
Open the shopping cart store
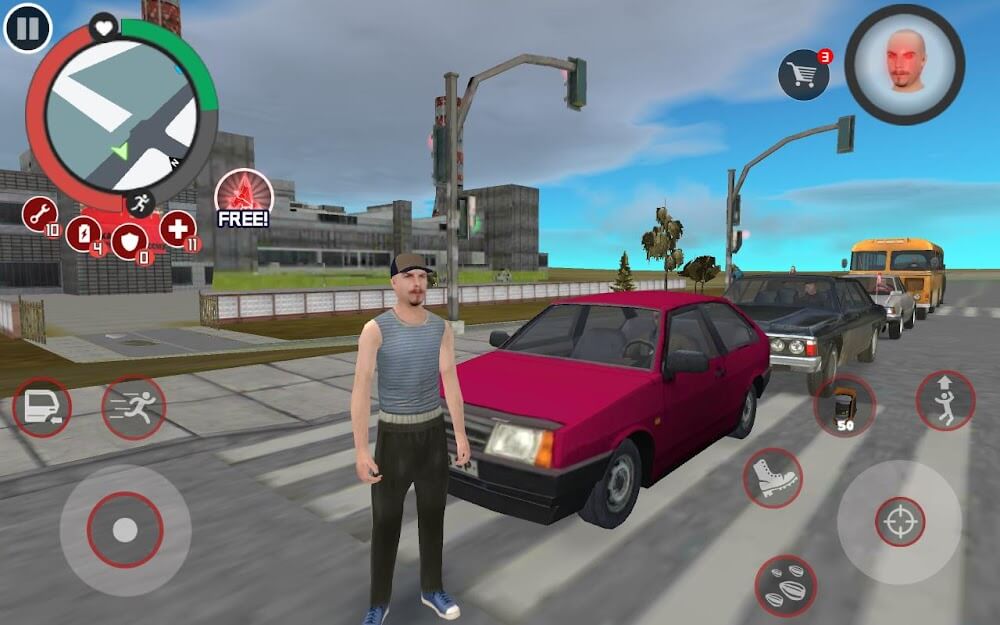pos(804,75)
